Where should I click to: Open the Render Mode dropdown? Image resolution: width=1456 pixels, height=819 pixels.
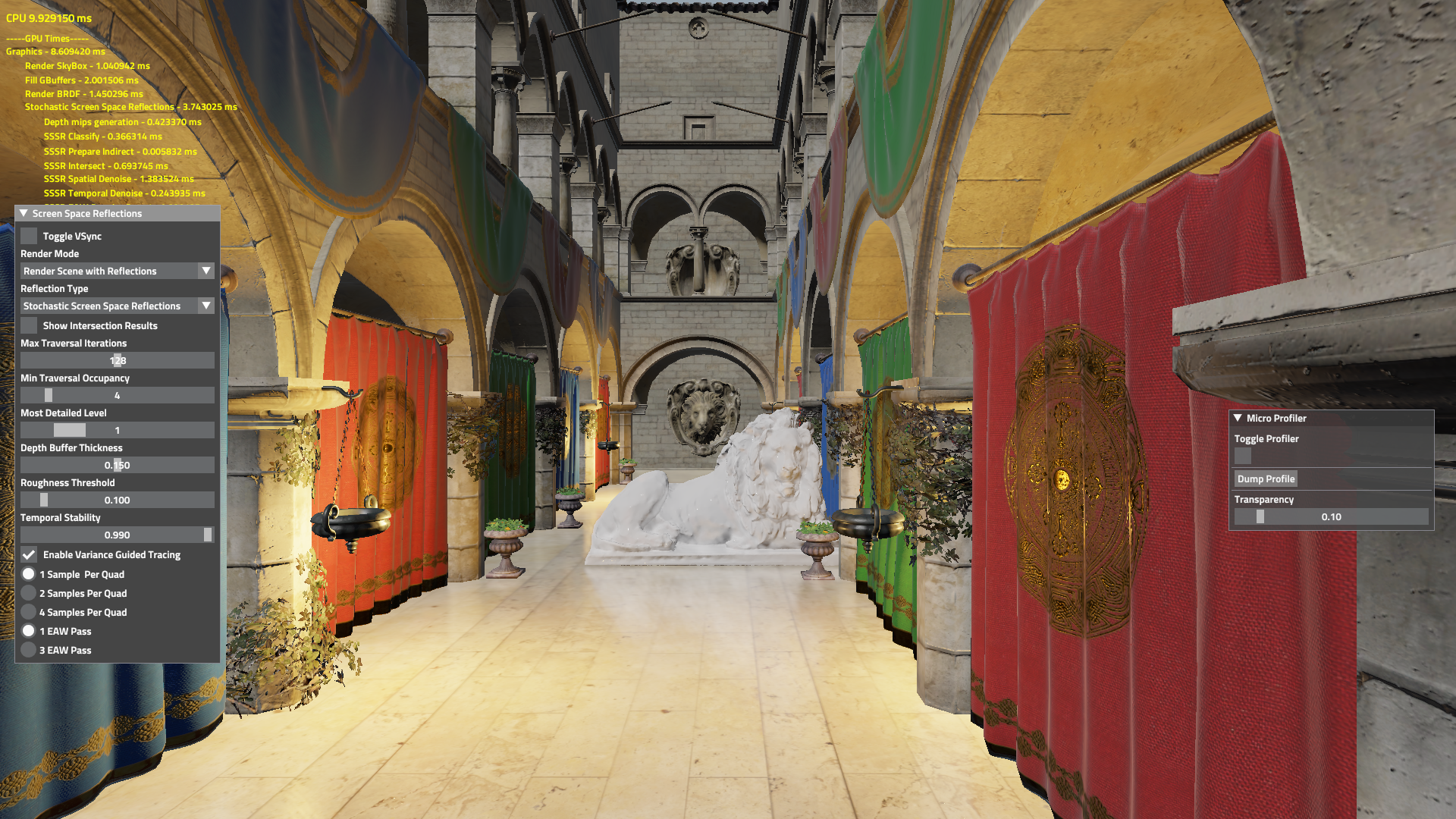(117, 271)
